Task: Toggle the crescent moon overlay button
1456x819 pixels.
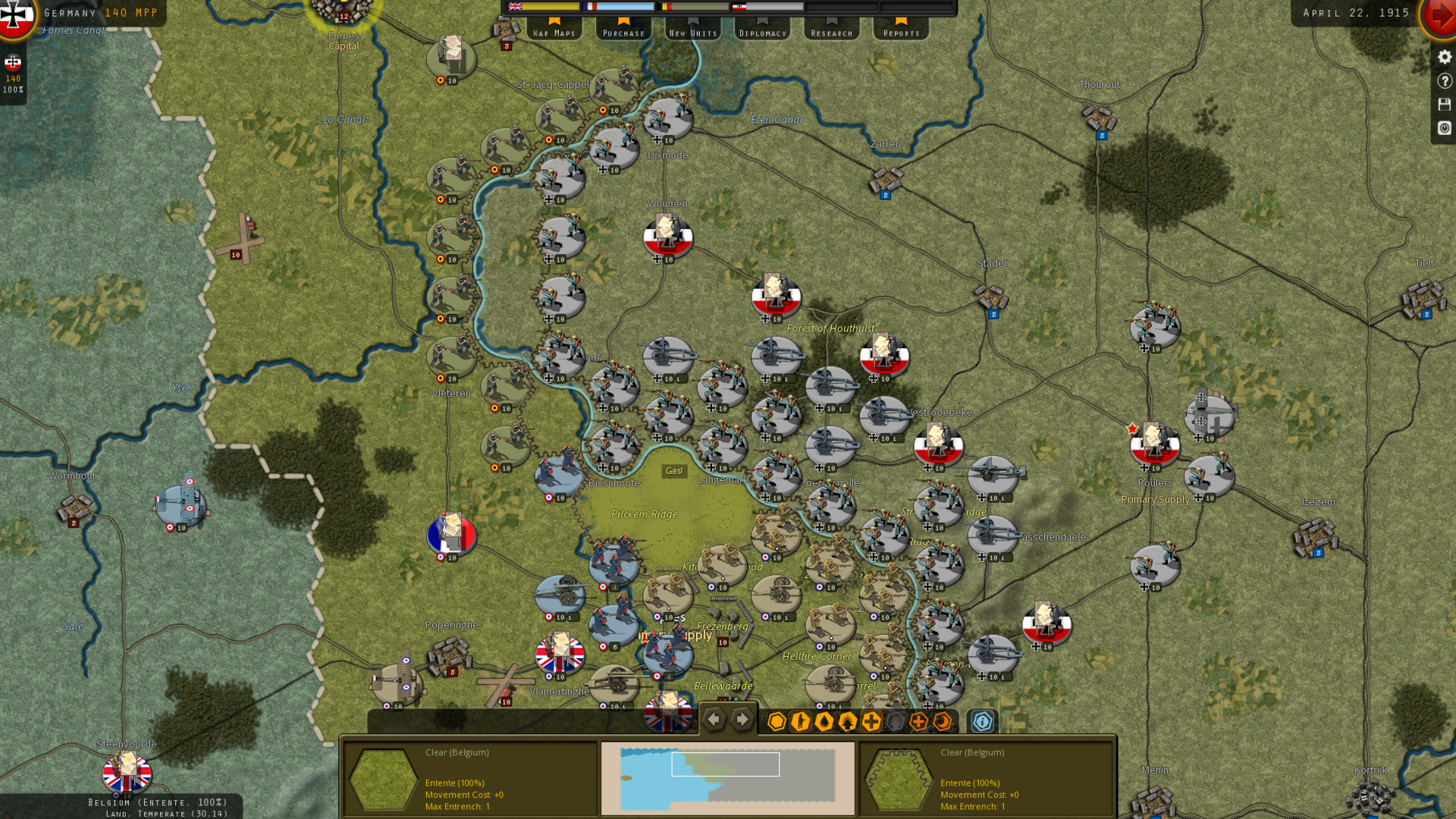Action: [x=942, y=721]
